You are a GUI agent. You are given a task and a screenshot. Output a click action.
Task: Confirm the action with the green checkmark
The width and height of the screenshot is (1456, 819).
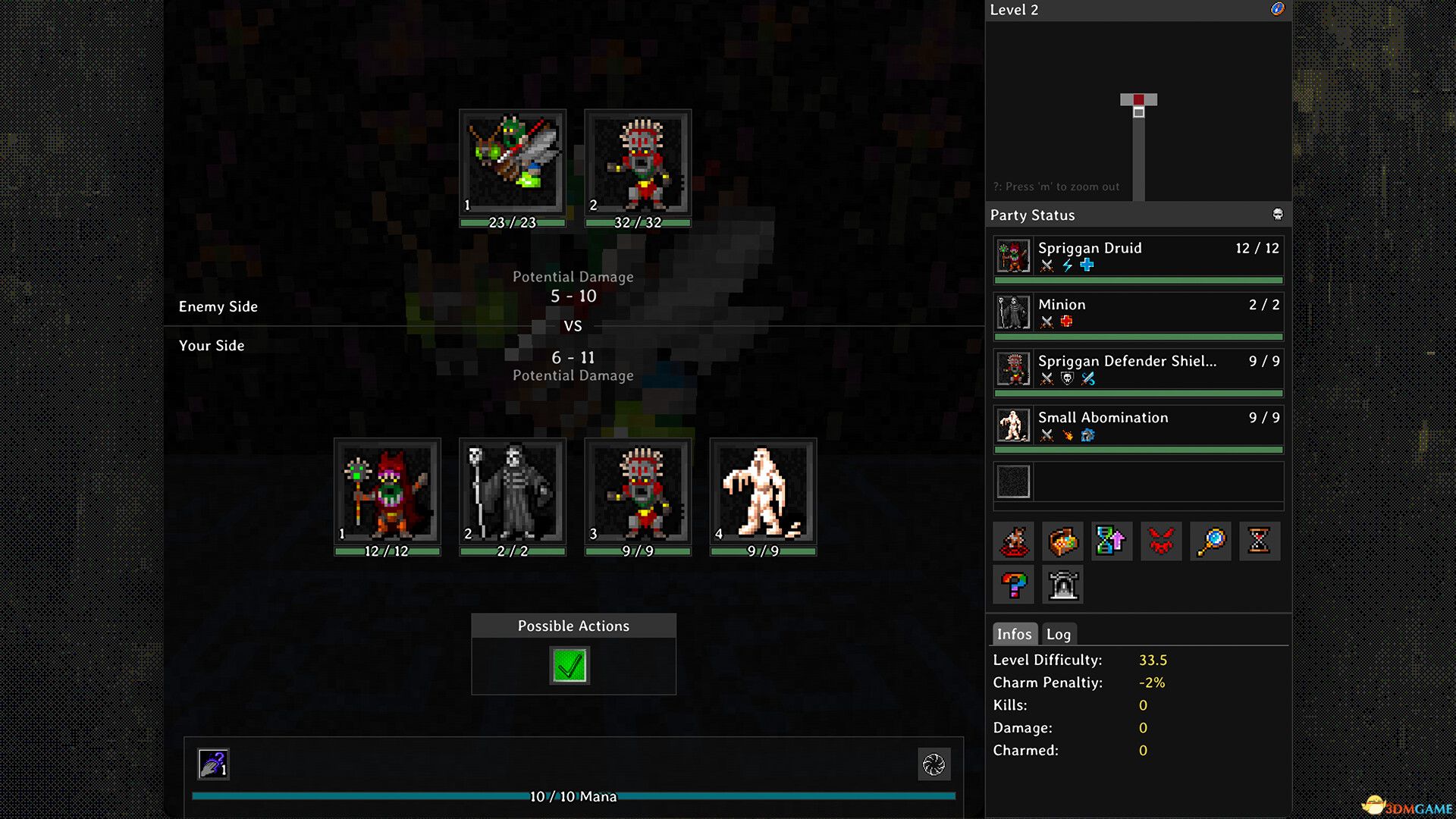click(569, 666)
